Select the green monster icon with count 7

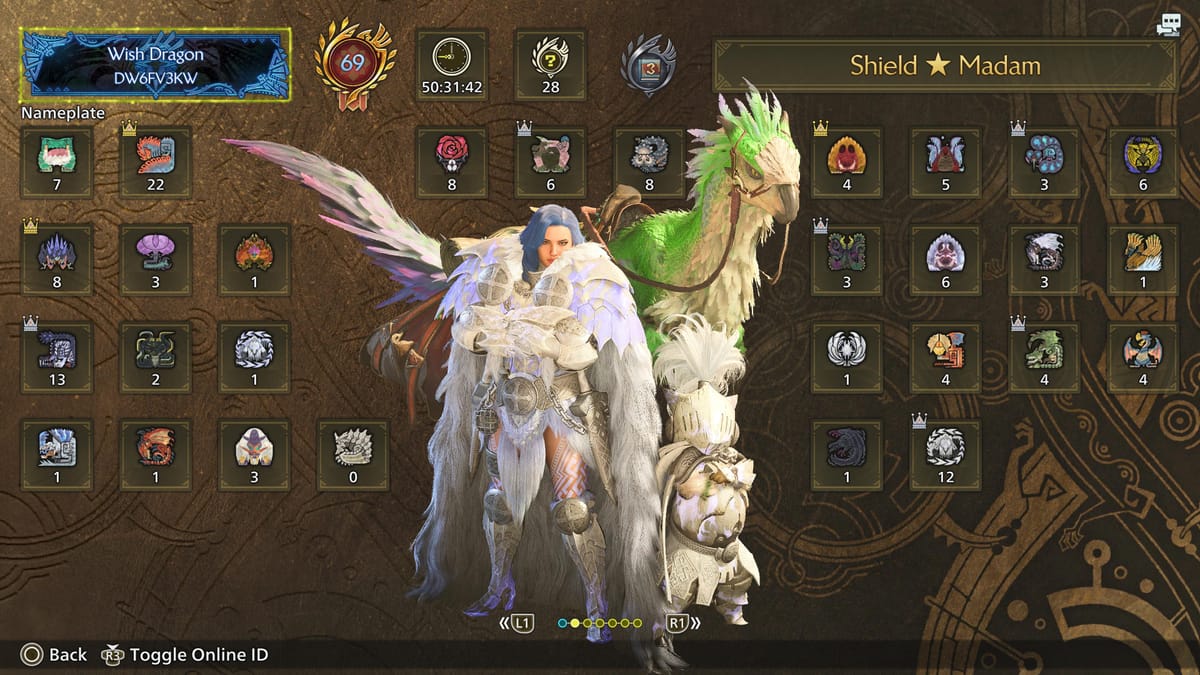point(57,162)
